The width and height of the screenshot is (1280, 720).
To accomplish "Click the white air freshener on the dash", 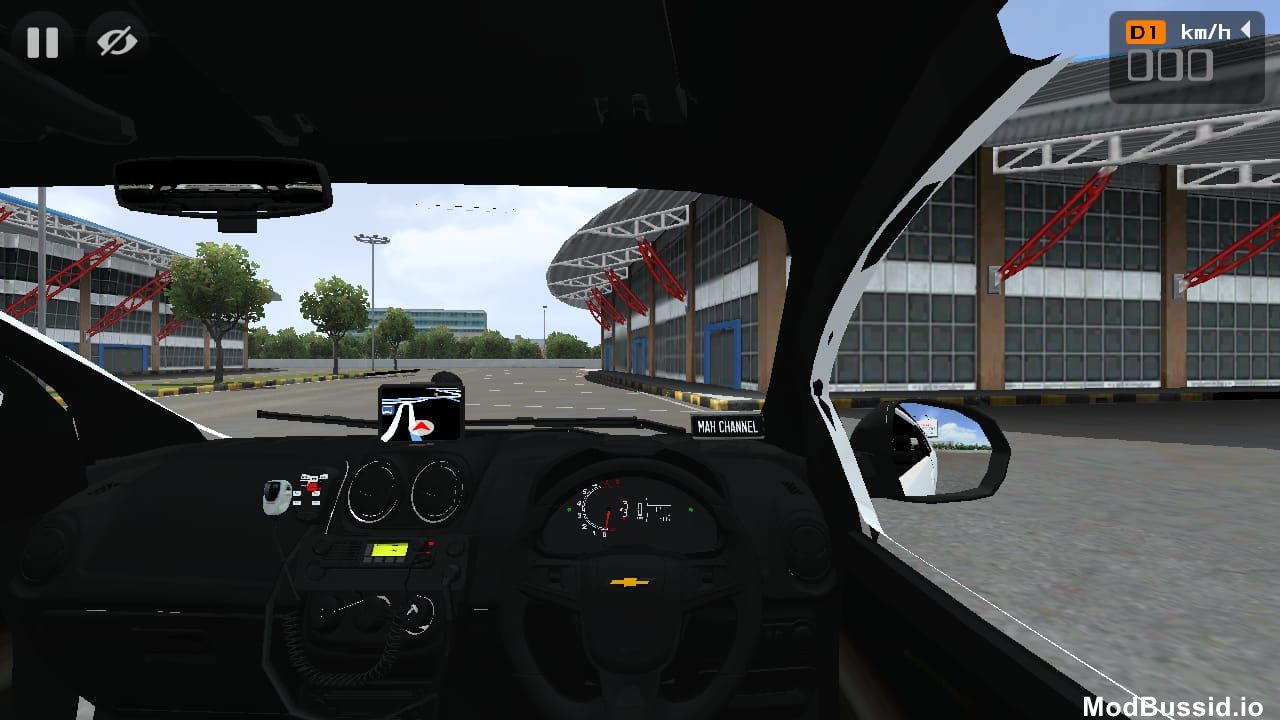I will [275, 495].
